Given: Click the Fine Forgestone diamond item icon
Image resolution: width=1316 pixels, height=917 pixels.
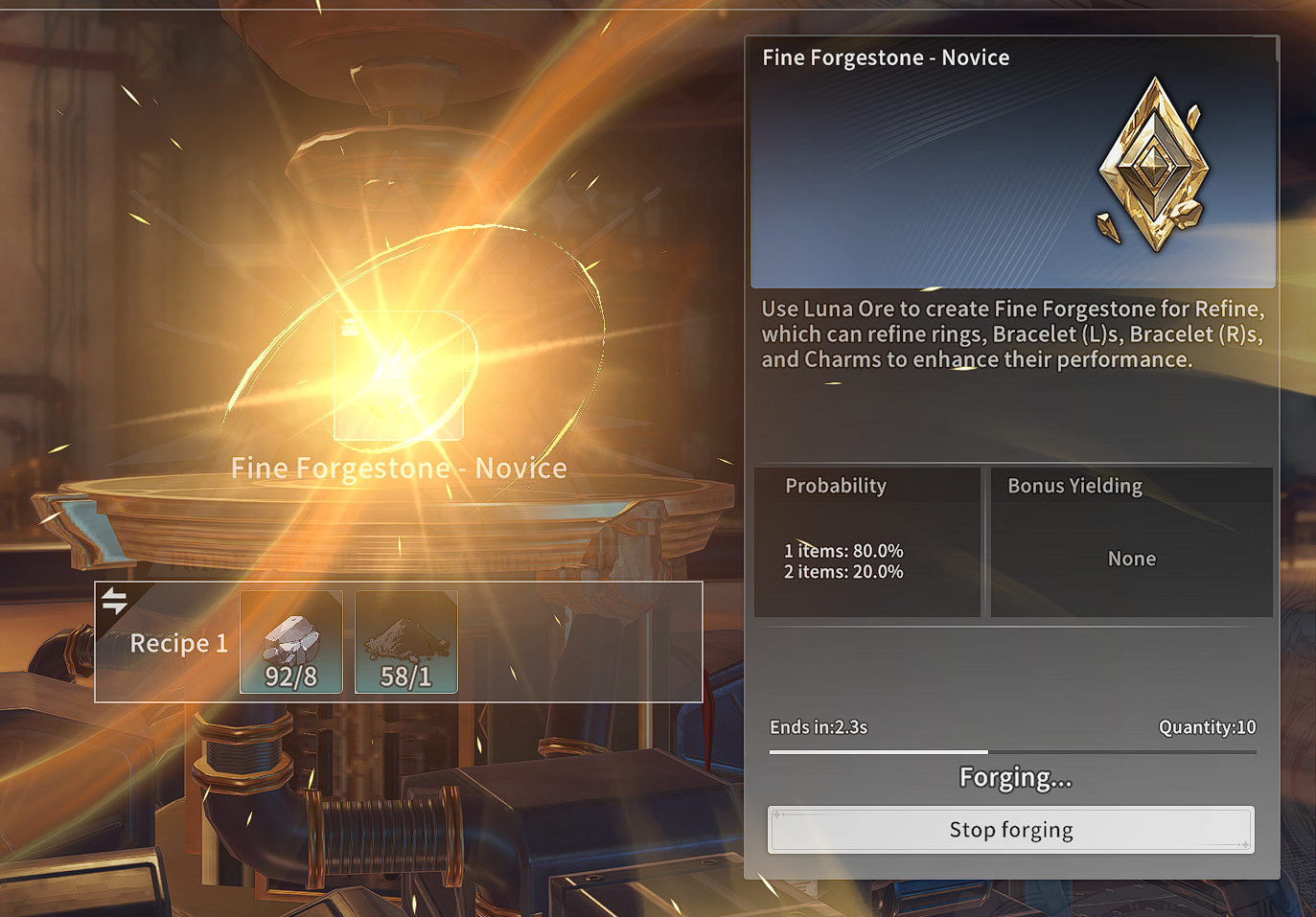Looking at the screenshot, I should (x=1154, y=165).
